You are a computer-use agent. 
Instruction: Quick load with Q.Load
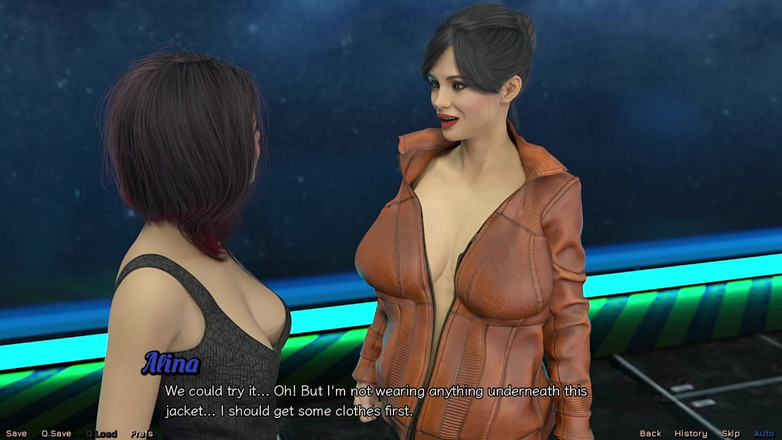pos(101,434)
